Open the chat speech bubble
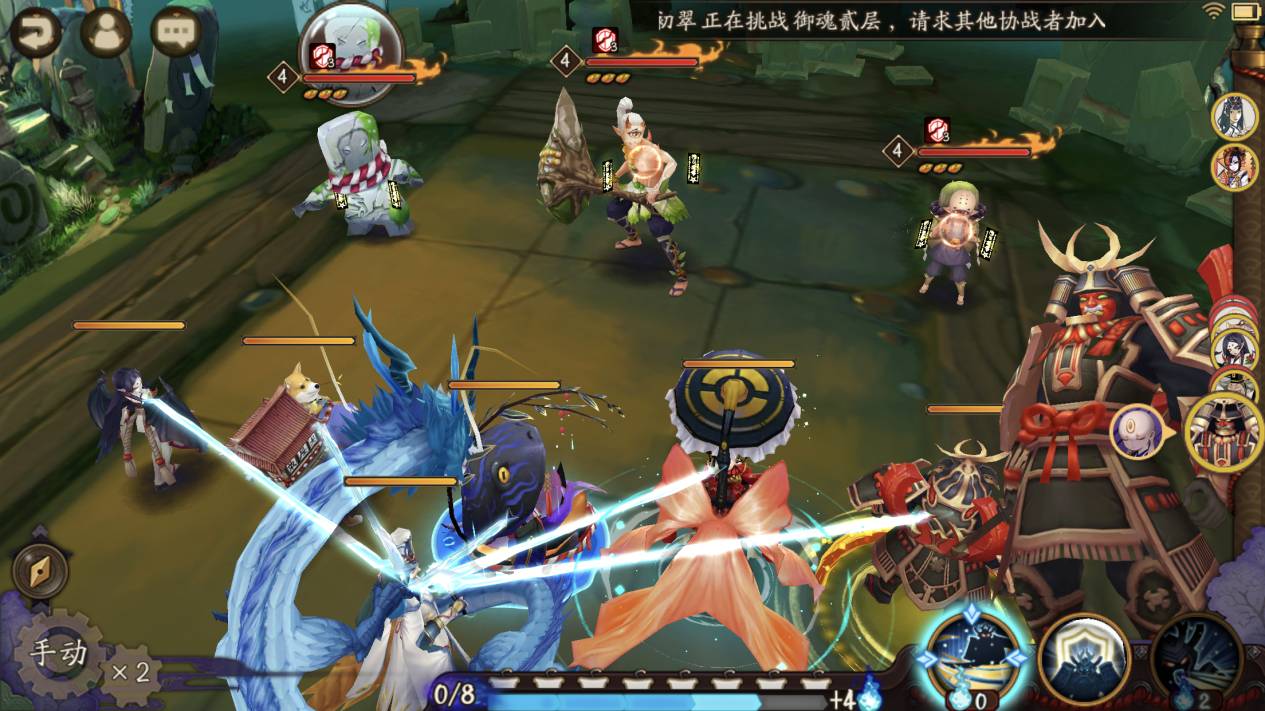The height and width of the screenshot is (711, 1265). (x=176, y=33)
